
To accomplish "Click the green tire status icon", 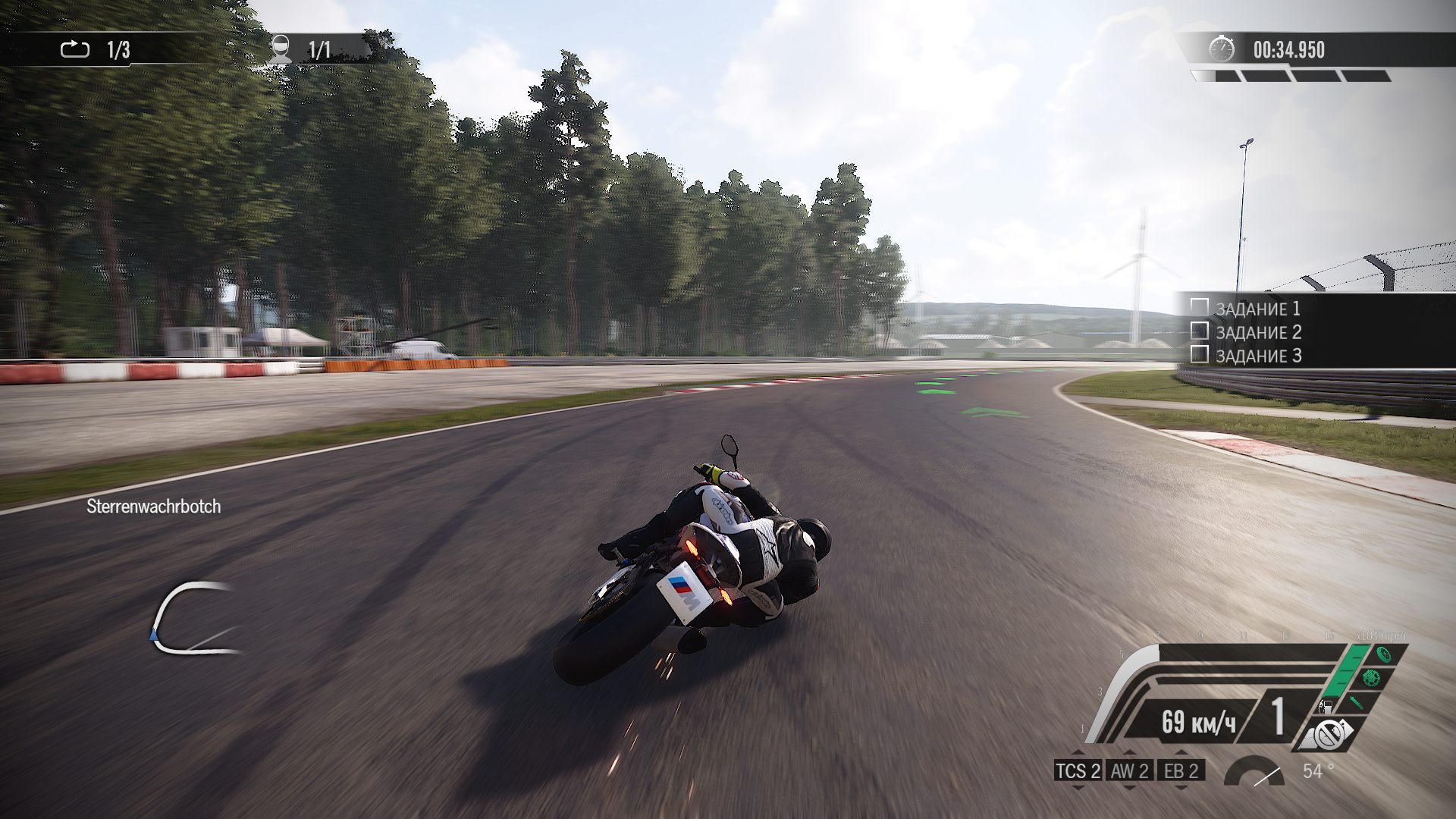I will point(1383,654).
